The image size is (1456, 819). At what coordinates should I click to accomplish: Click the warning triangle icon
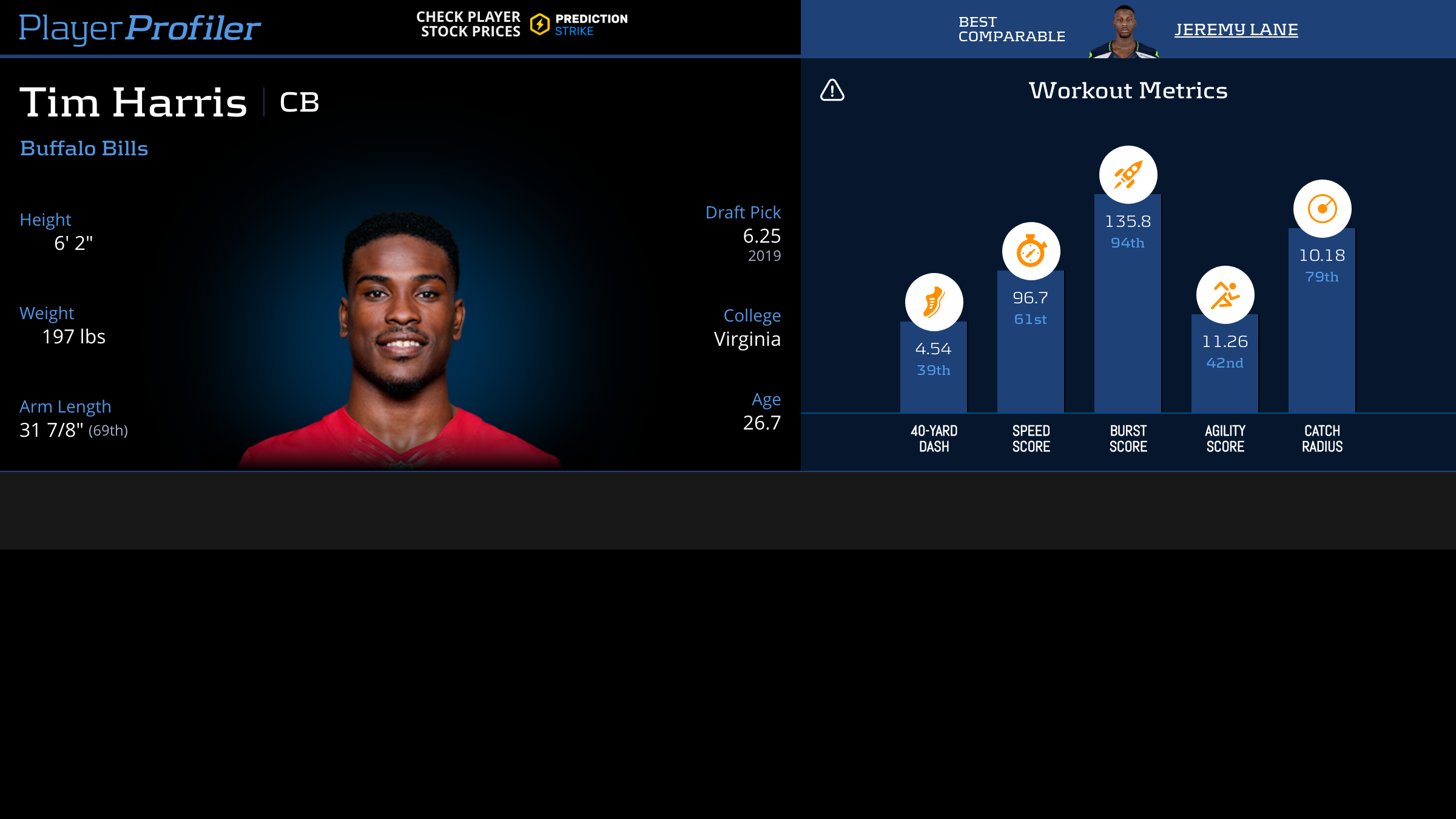click(832, 90)
